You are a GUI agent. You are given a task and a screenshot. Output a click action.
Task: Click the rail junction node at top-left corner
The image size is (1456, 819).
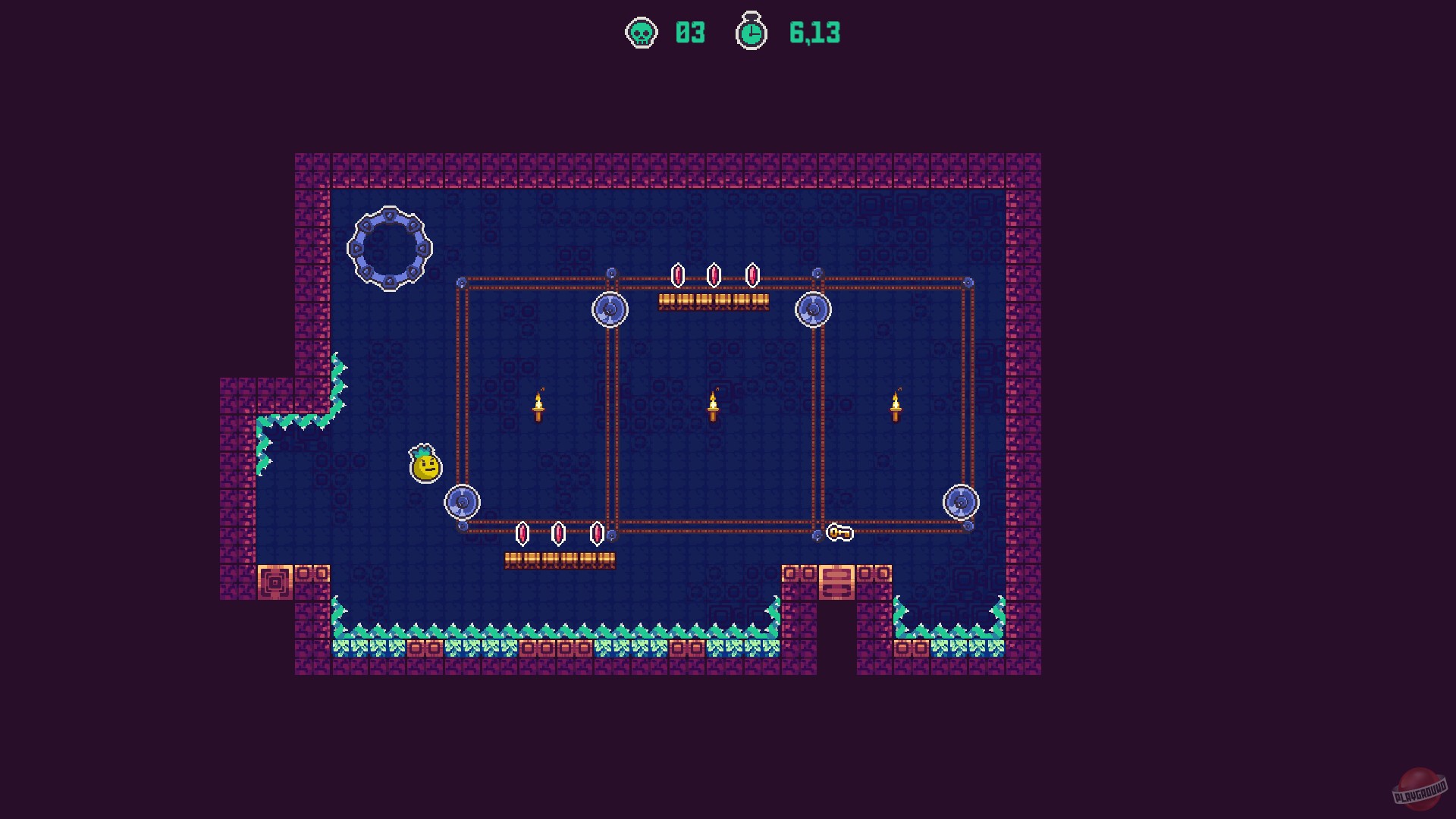tap(461, 281)
